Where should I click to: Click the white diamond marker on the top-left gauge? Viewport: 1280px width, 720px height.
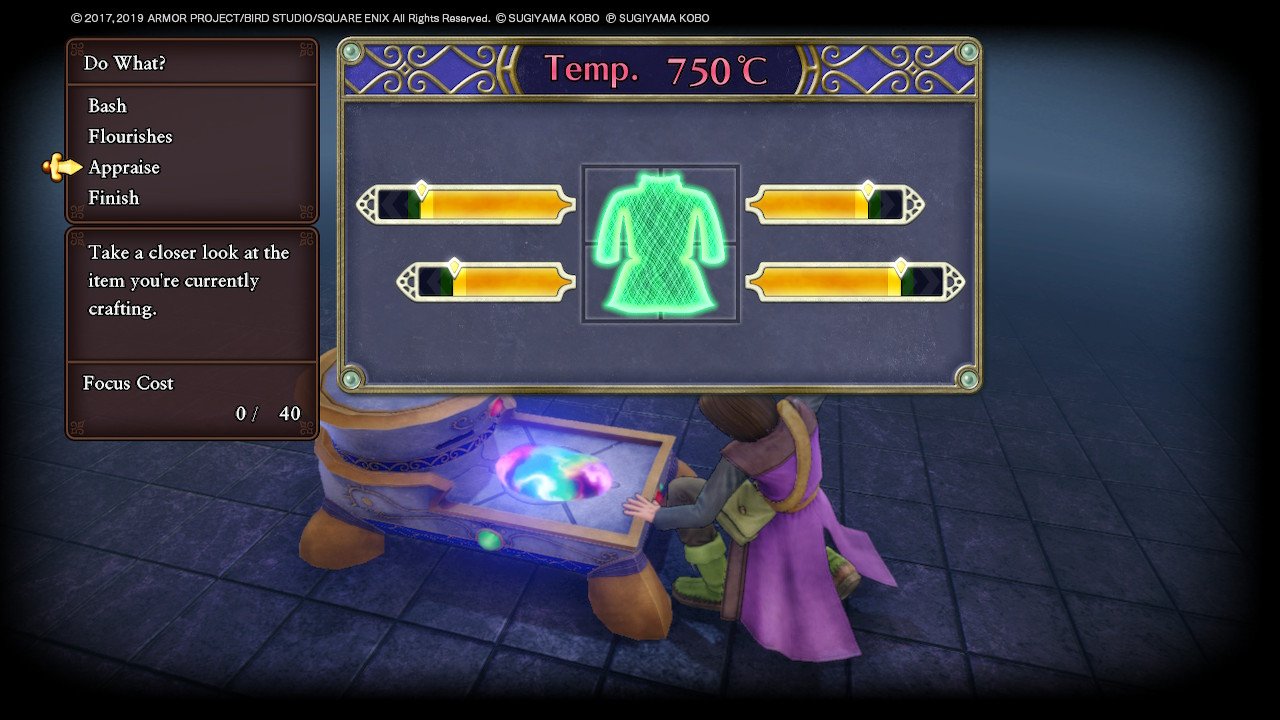click(420, 187)
